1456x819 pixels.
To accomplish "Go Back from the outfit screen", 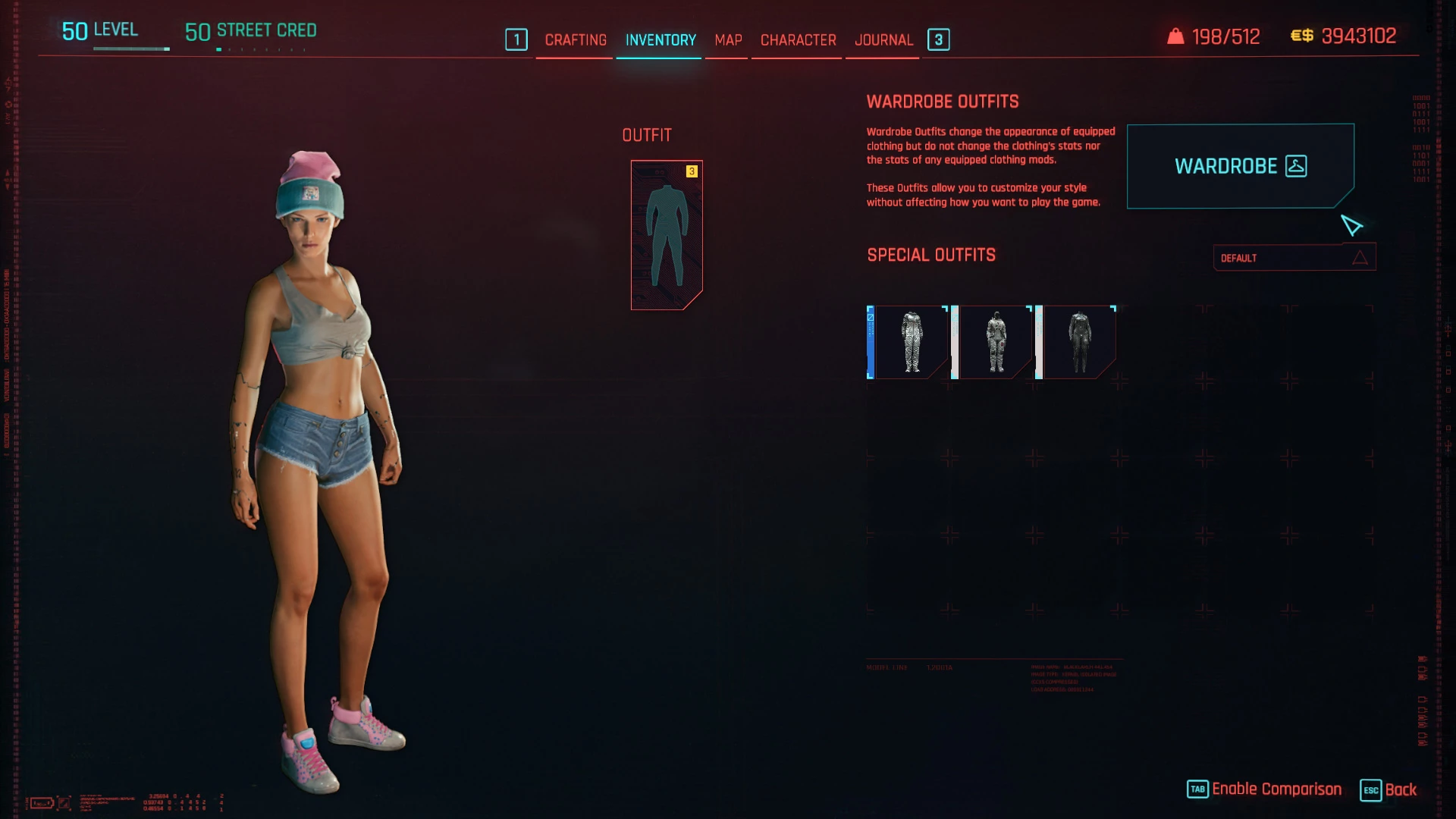I will click(x=1389, y=789).
